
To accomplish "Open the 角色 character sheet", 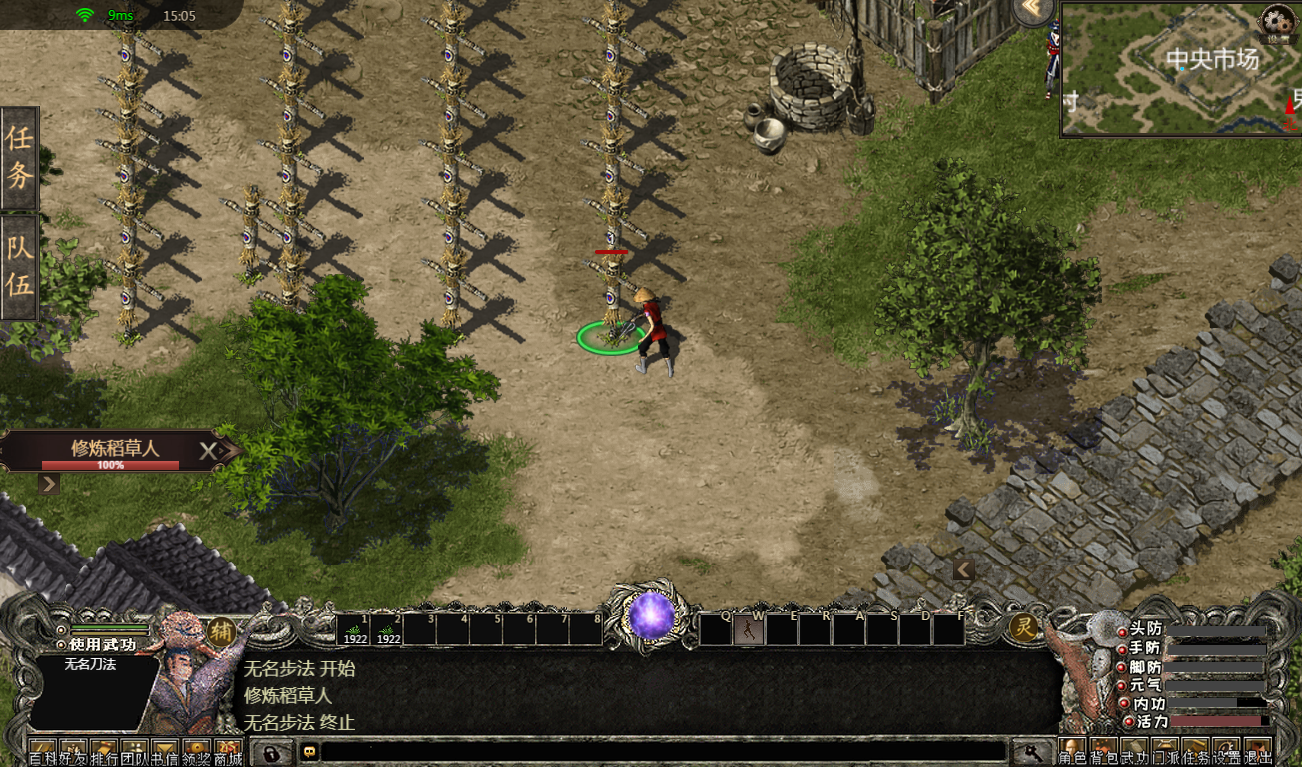I will [x=1072, y=751].
